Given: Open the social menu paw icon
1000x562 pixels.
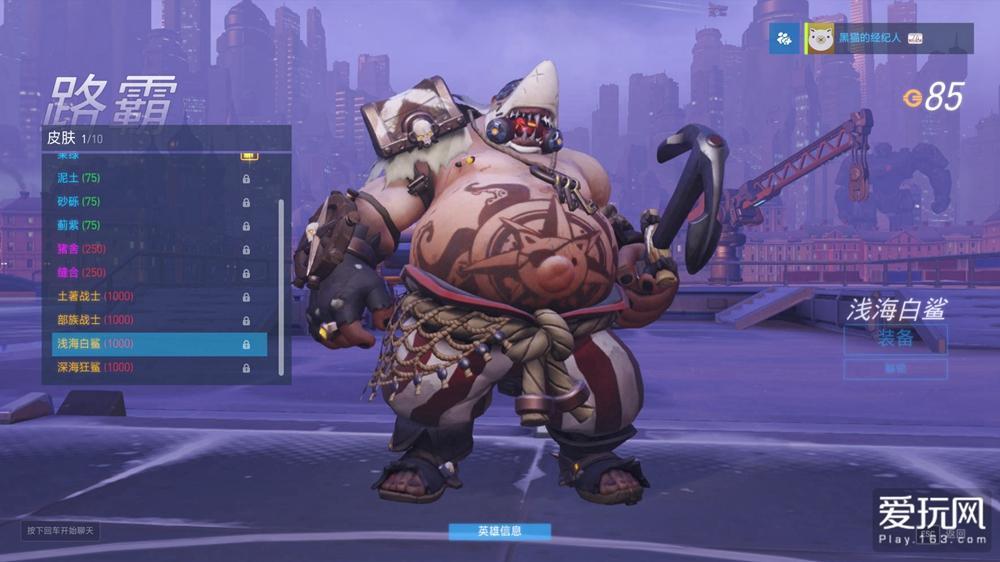Looking at the screenshot, I should [786, 38].
